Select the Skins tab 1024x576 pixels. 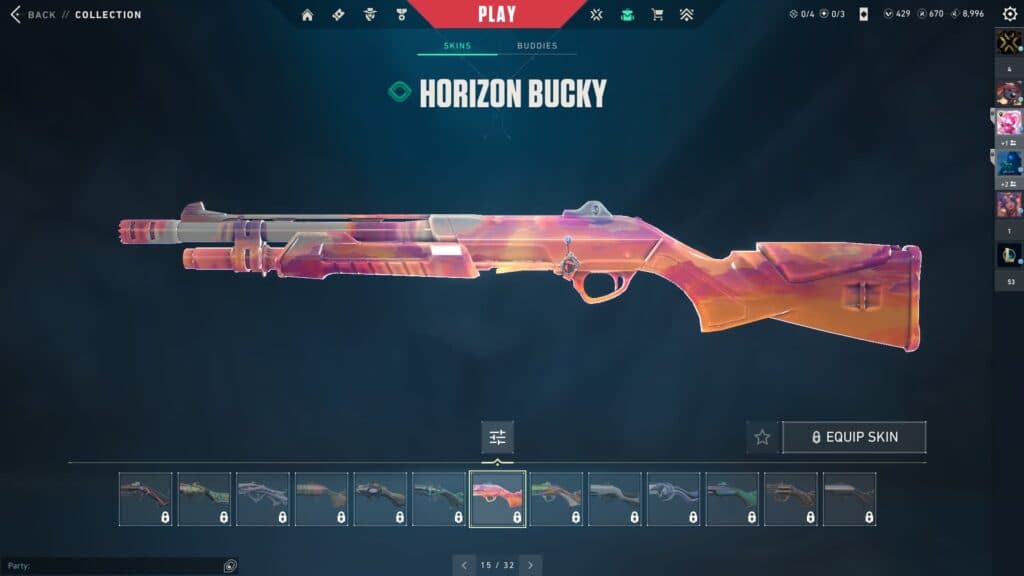coord(456,46)
